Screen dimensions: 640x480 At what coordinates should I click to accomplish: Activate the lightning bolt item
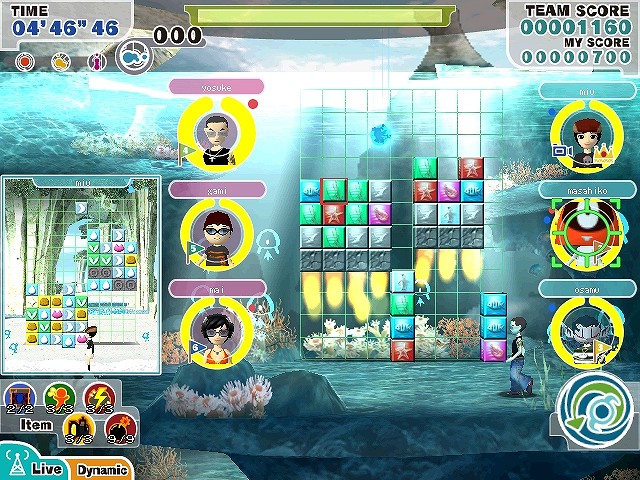click(98, 398)
